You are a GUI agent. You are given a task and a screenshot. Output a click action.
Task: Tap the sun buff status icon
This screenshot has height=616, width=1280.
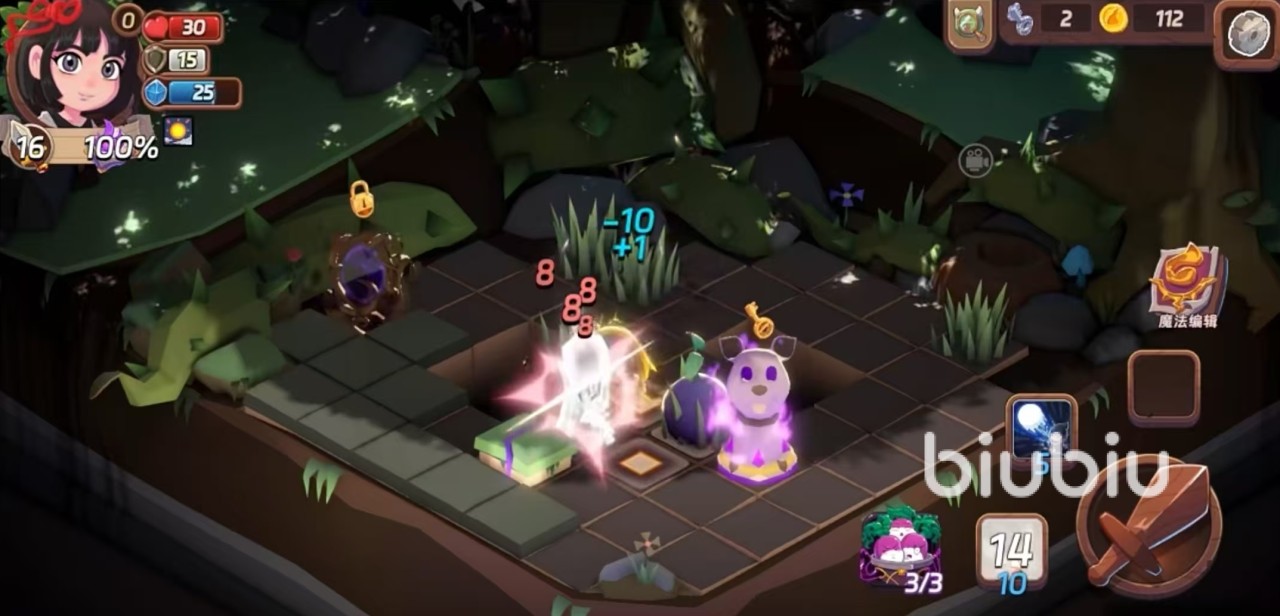178,131
